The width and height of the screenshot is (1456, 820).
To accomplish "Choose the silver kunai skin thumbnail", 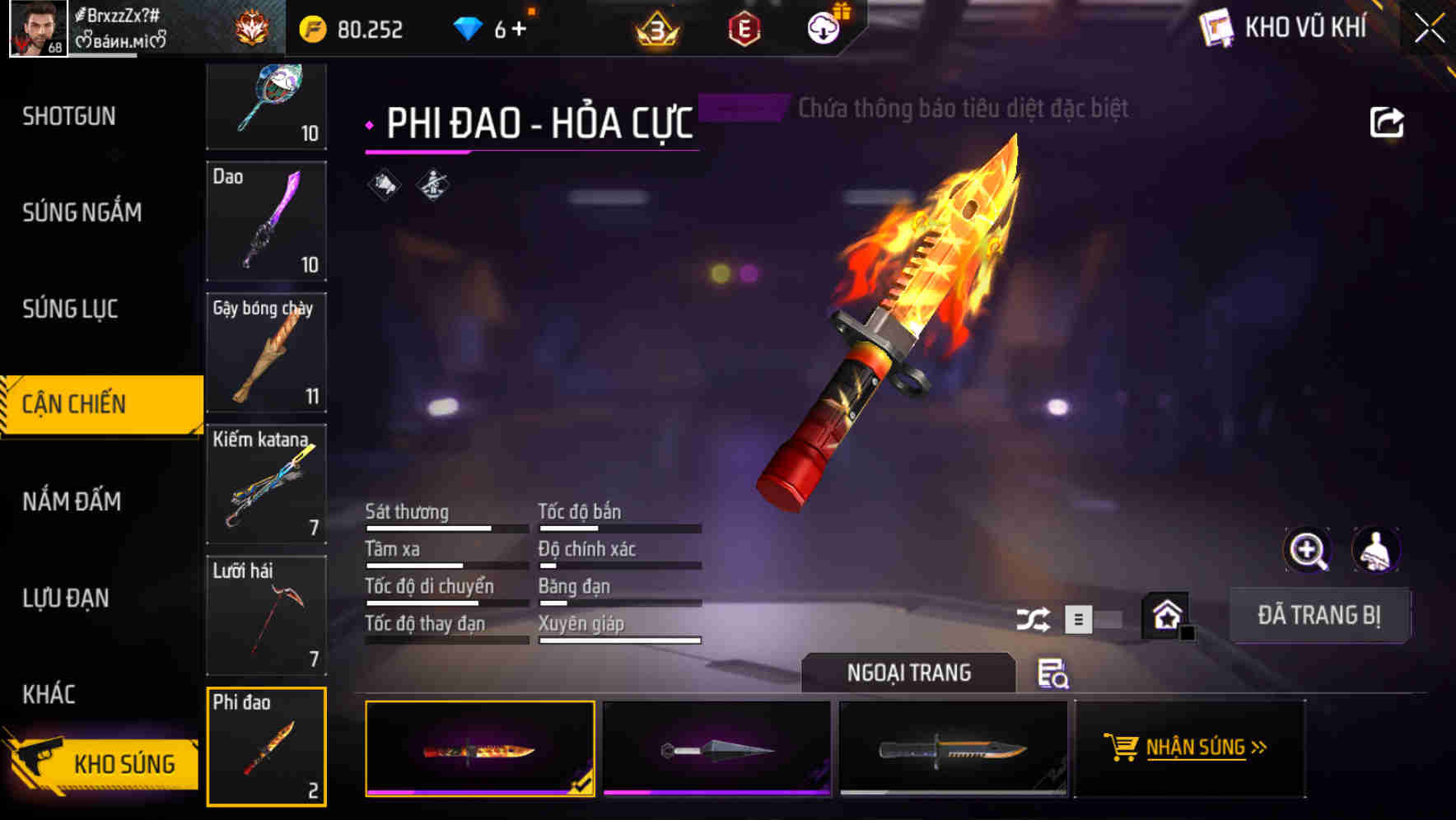I will pos(716,748).
